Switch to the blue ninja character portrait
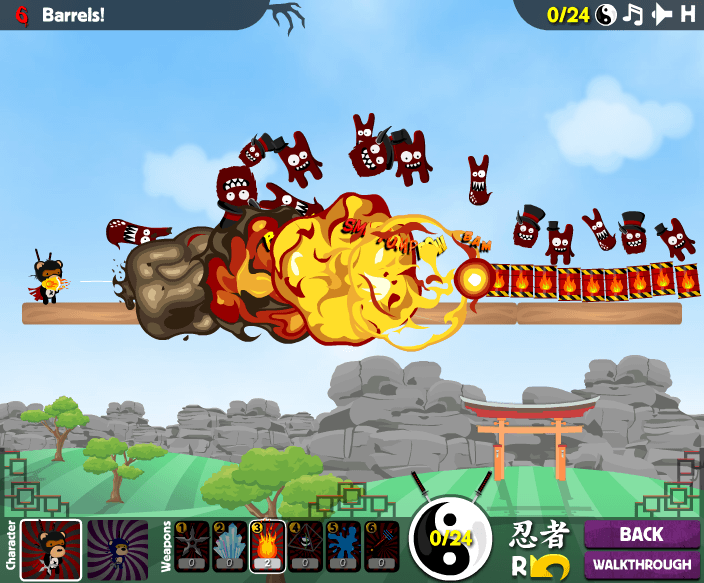The width and height of the screenshot is (704, 583). click(117, 549)
